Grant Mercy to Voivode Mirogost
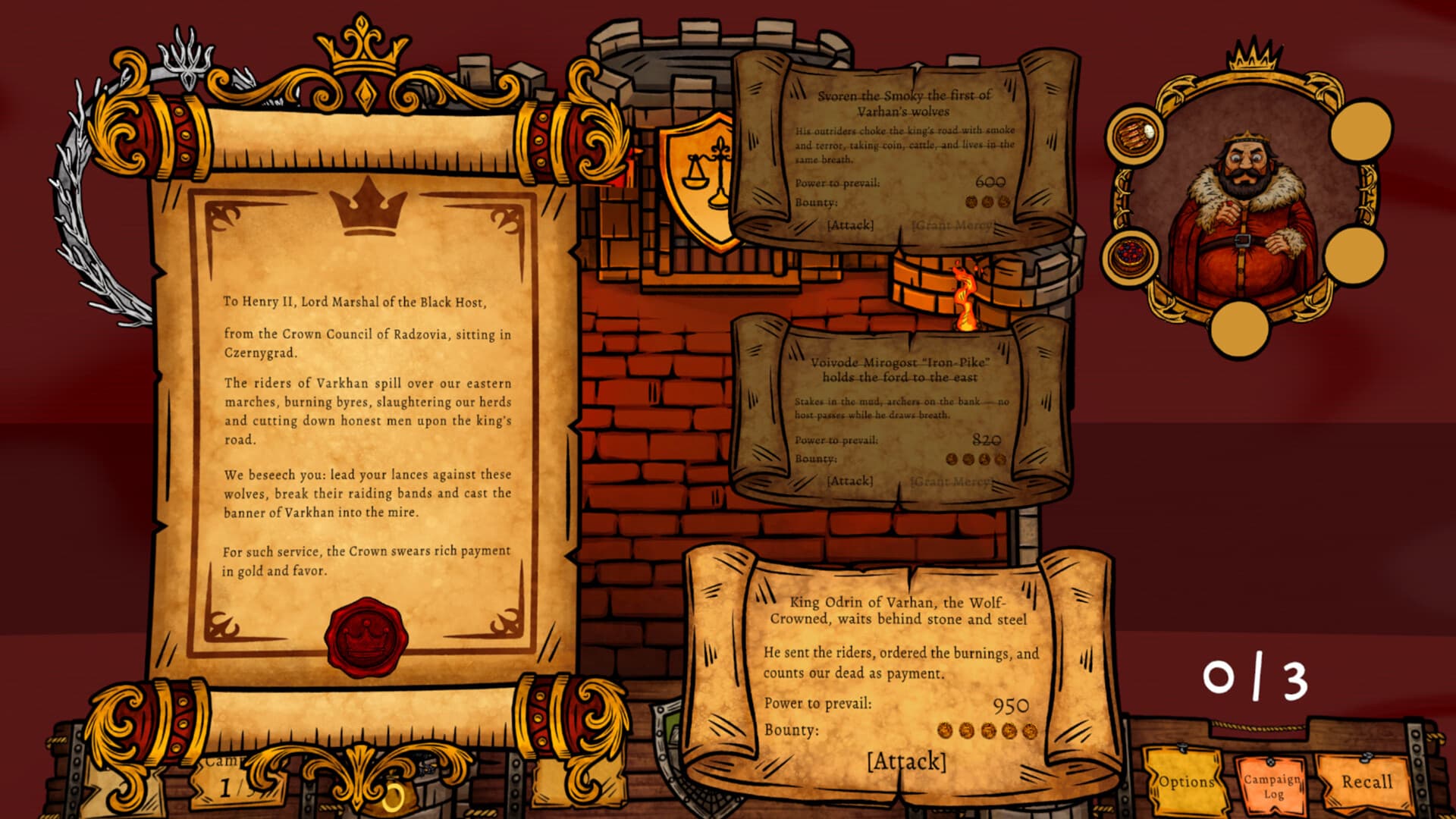This screenshot has height=819, width=1456. pos(950,481)
